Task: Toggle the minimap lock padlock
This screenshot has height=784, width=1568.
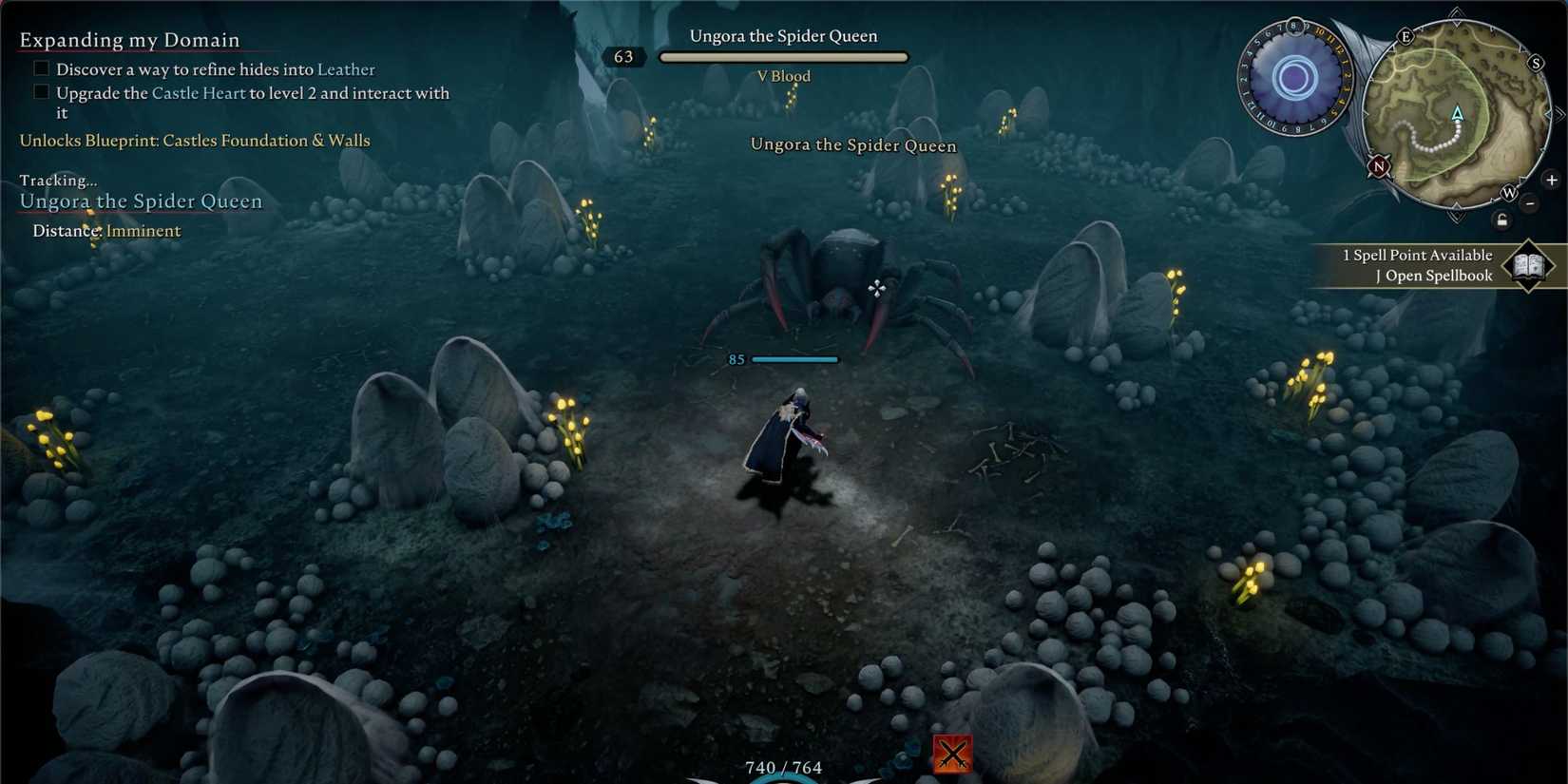Action: [x=1502, y=221]
